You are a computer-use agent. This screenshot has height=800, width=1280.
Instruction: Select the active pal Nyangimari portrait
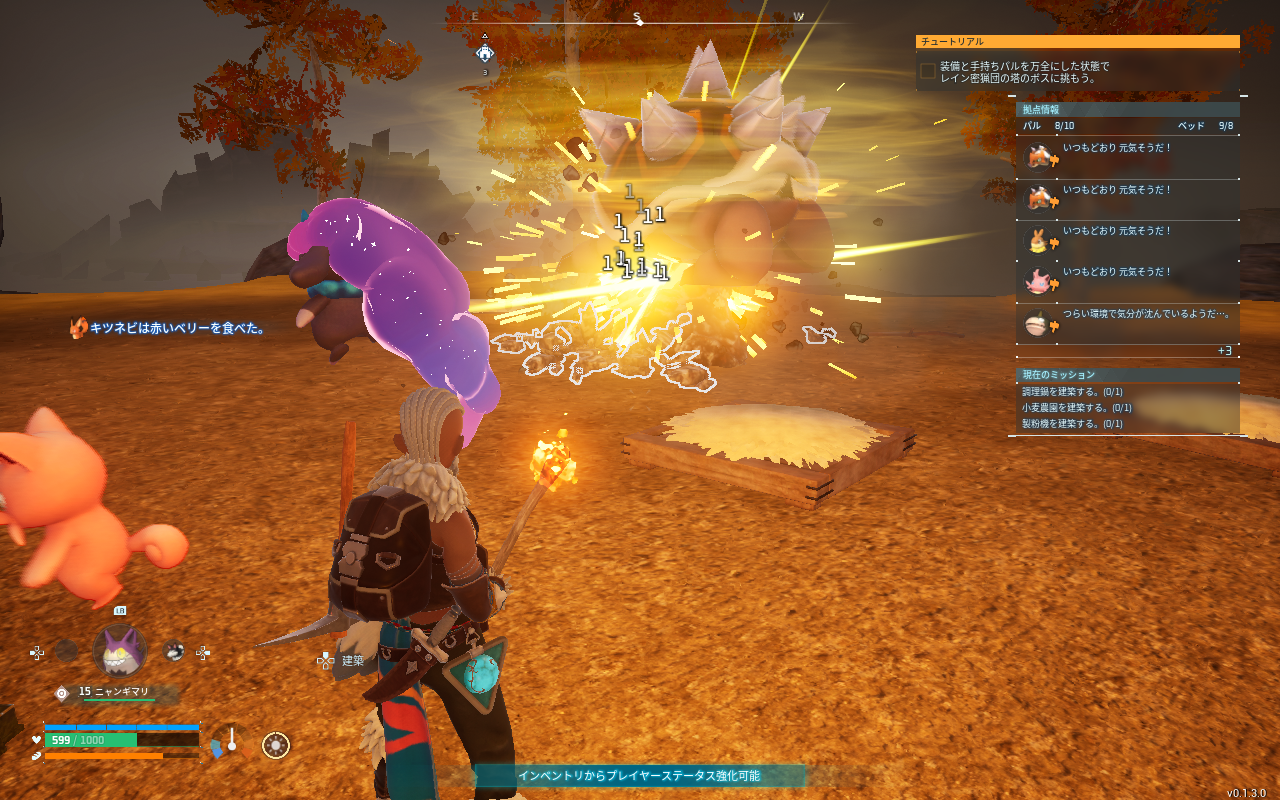pos(120,651)
